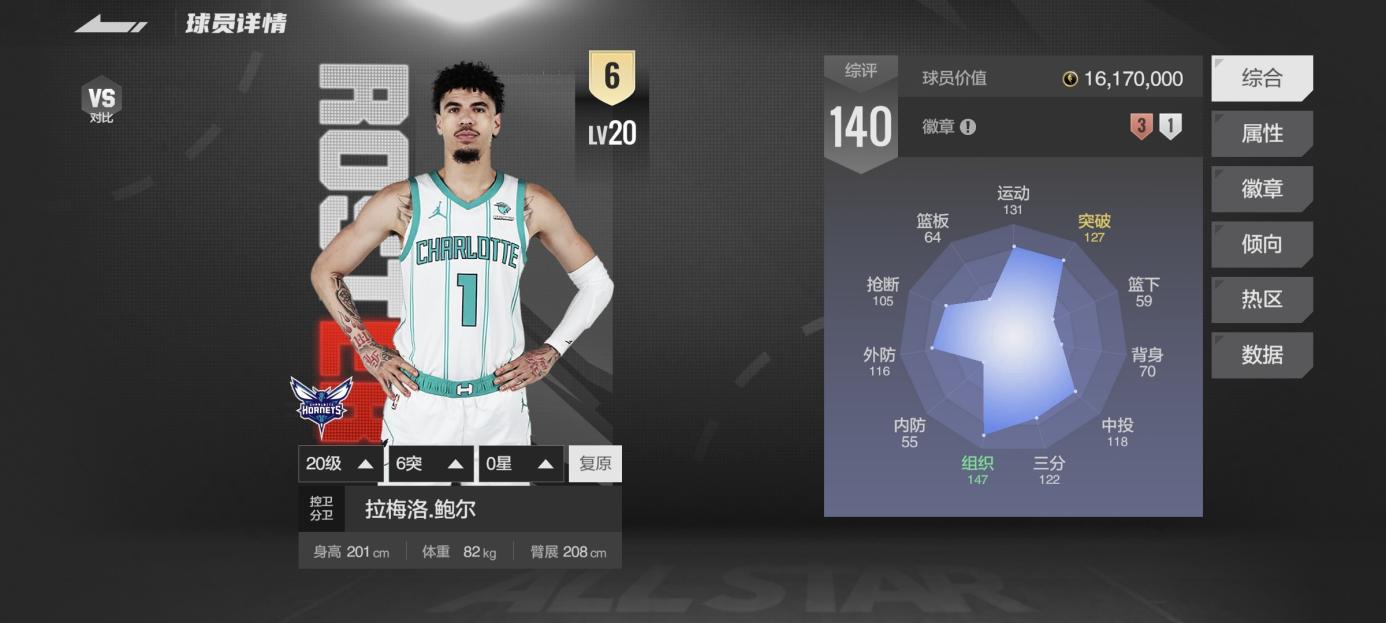This screenshot has height=623, width=1386.
Task: View the 数据 stats tab
Action: click(1261, 355)
